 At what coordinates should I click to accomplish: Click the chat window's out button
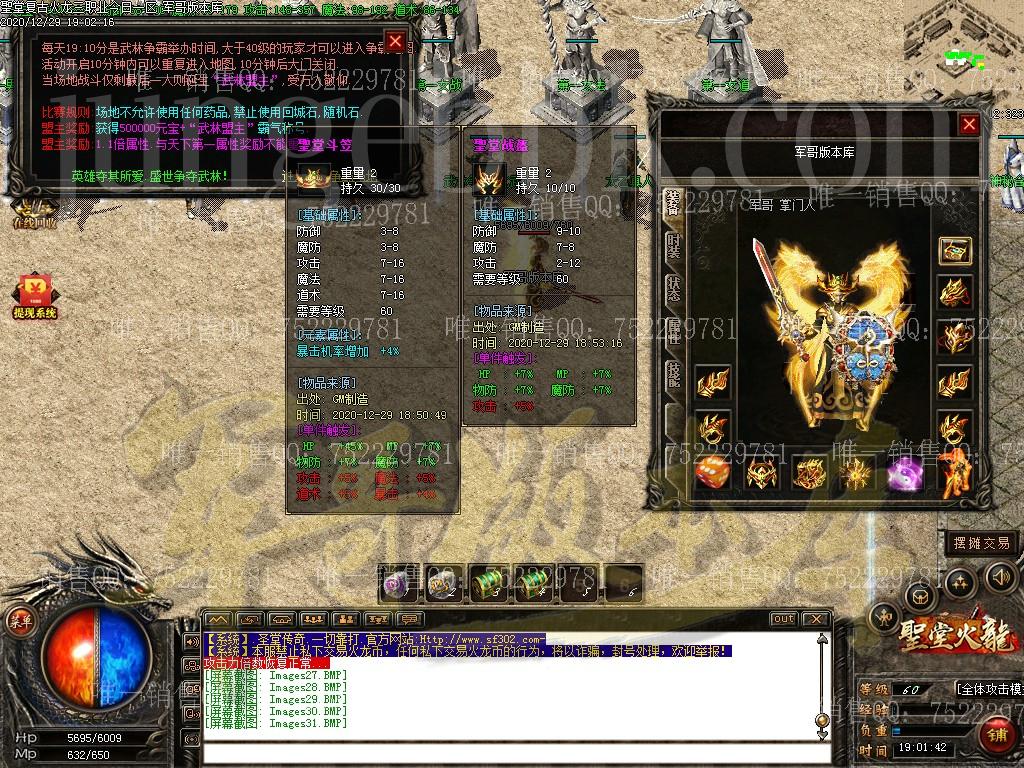coord(784,619)
